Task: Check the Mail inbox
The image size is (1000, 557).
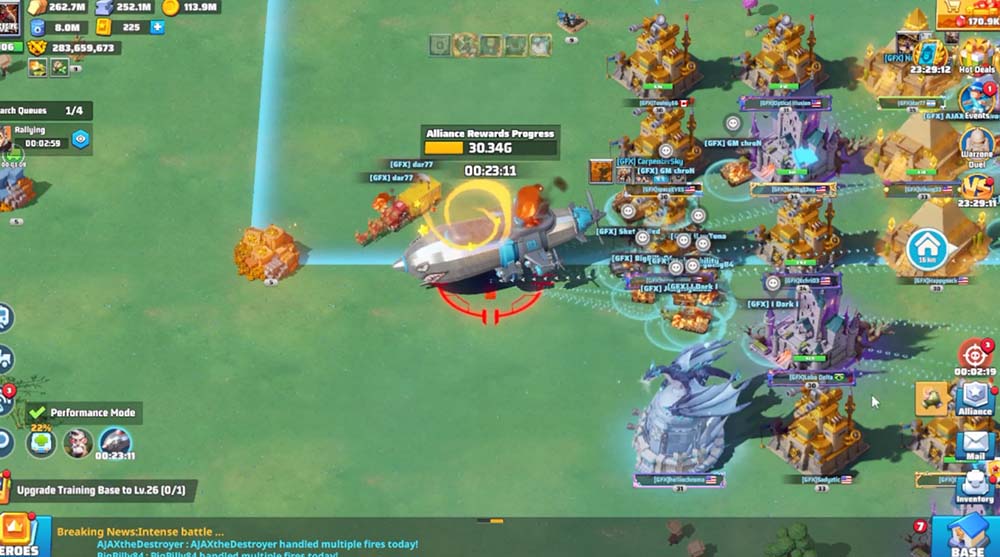Action: pos(974,445)
